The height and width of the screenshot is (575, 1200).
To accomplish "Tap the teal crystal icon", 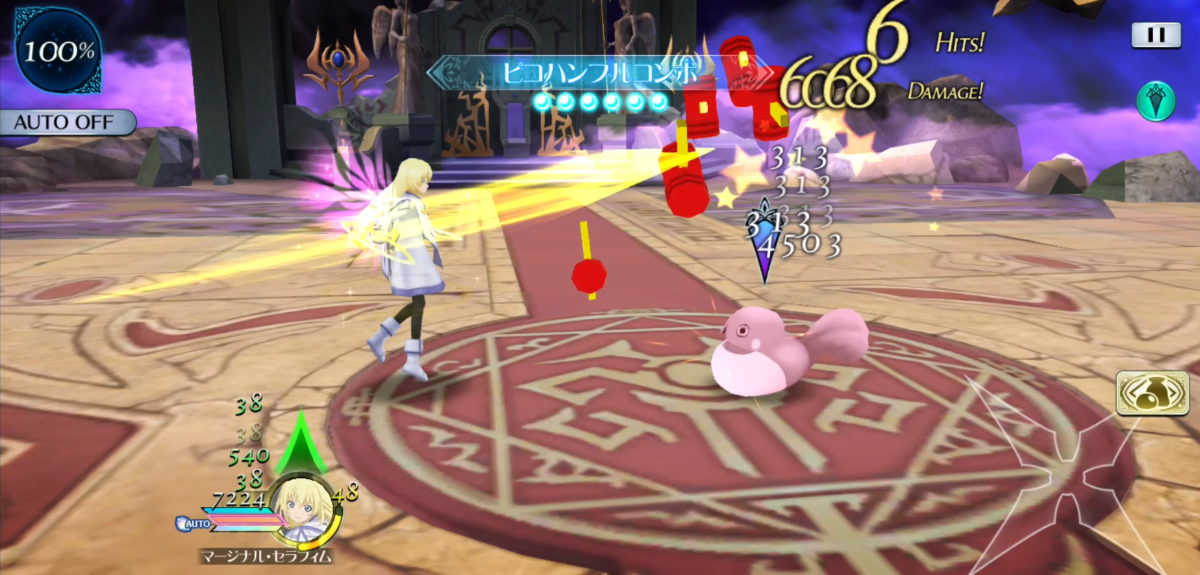I will [1155, 101].
